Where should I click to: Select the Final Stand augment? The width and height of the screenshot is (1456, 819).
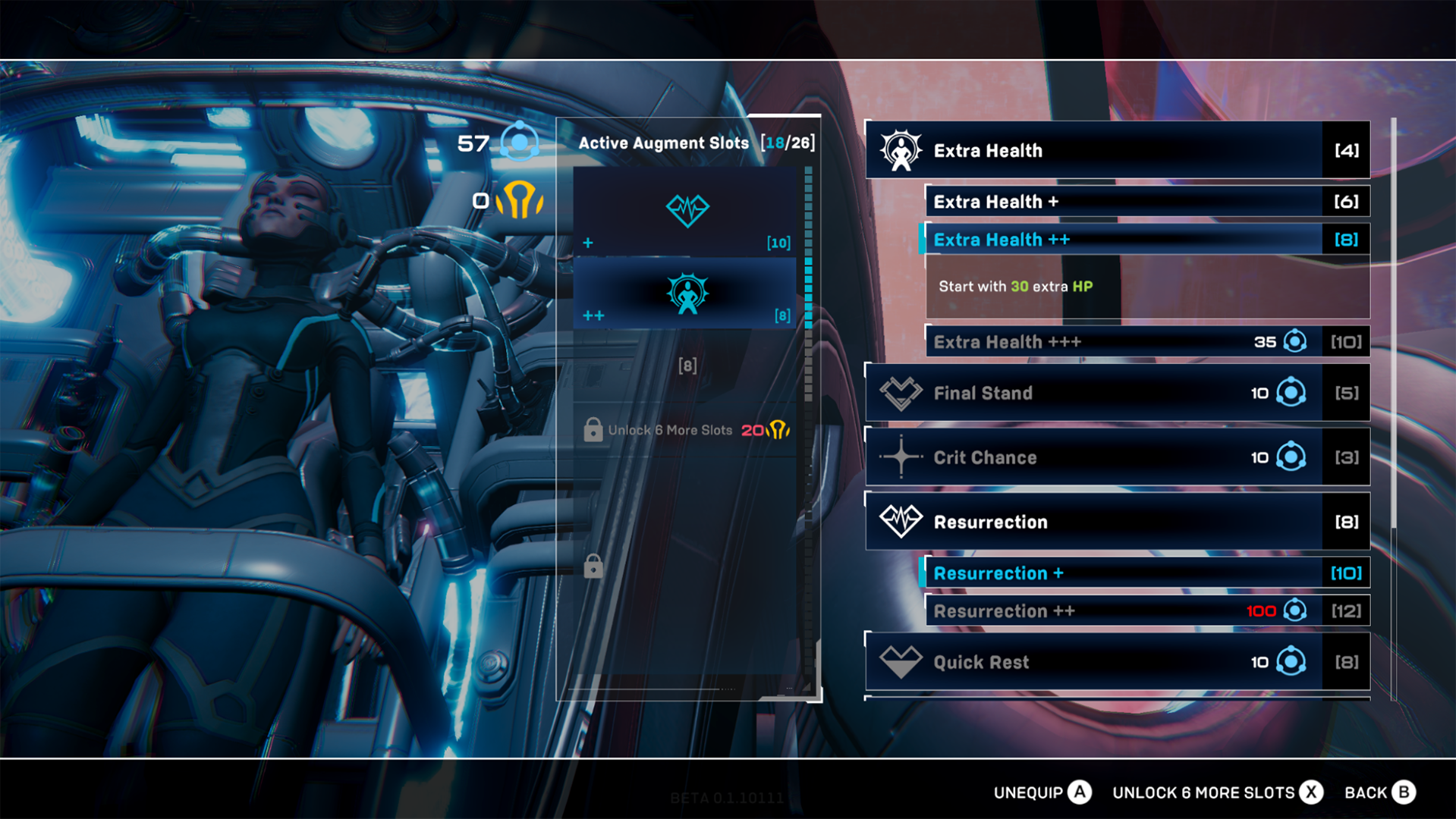click(x=1117, y=393)
